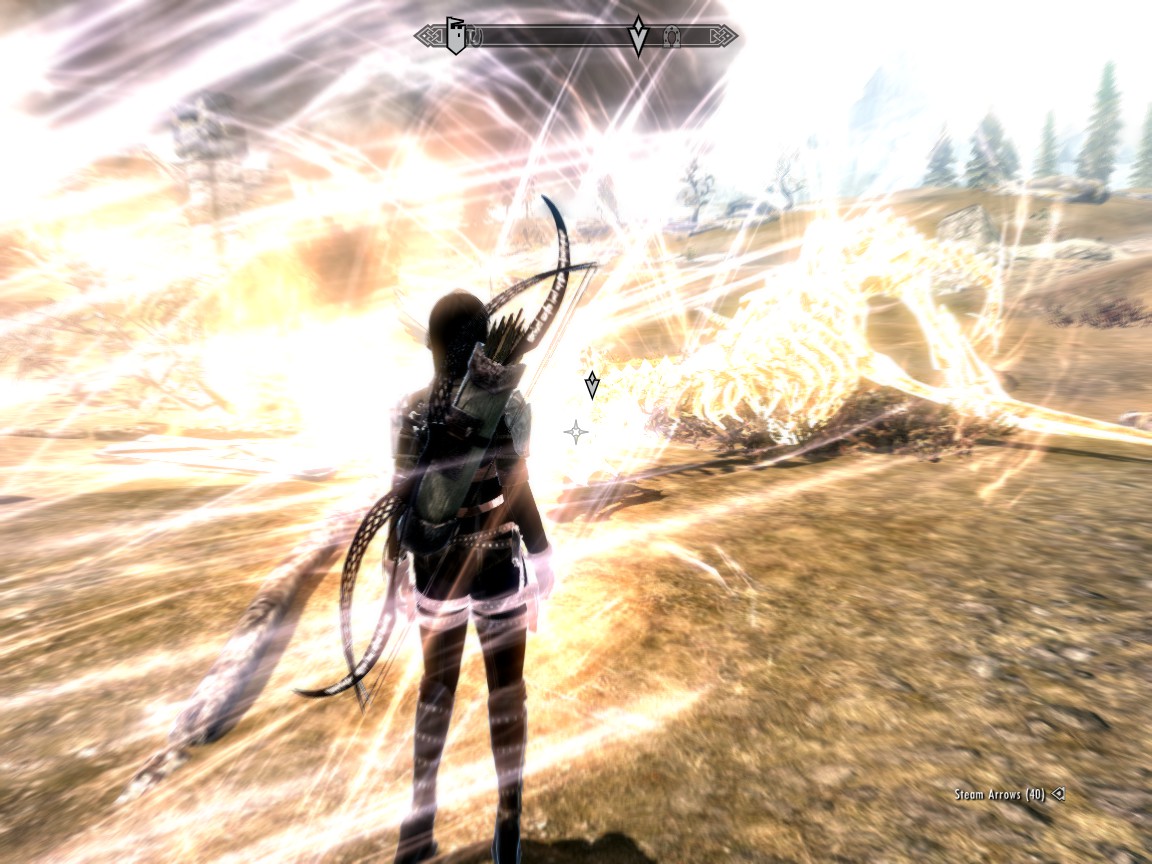This screenshot has height=864, width=1152.
Task: Click the horseshoe stable marker on the compass
Action: [672, 37]
